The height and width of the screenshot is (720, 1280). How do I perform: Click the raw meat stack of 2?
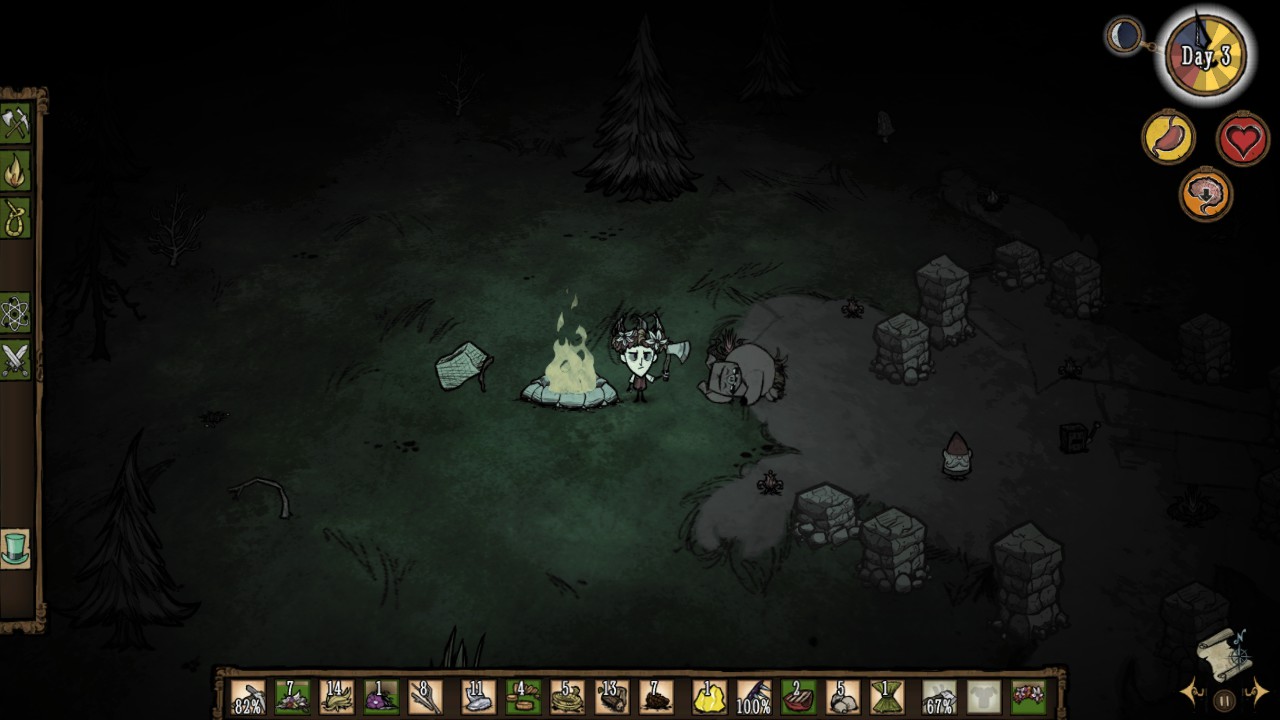[x=797, y=696]
